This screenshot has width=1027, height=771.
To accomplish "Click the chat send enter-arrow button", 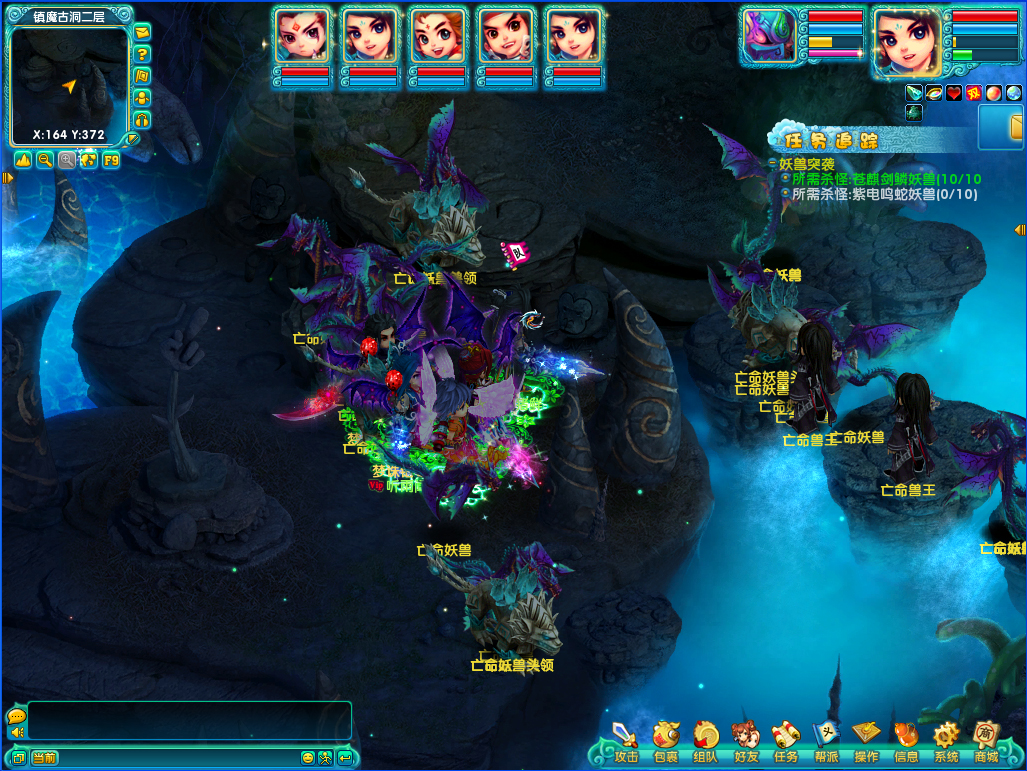I will point(344,758).
